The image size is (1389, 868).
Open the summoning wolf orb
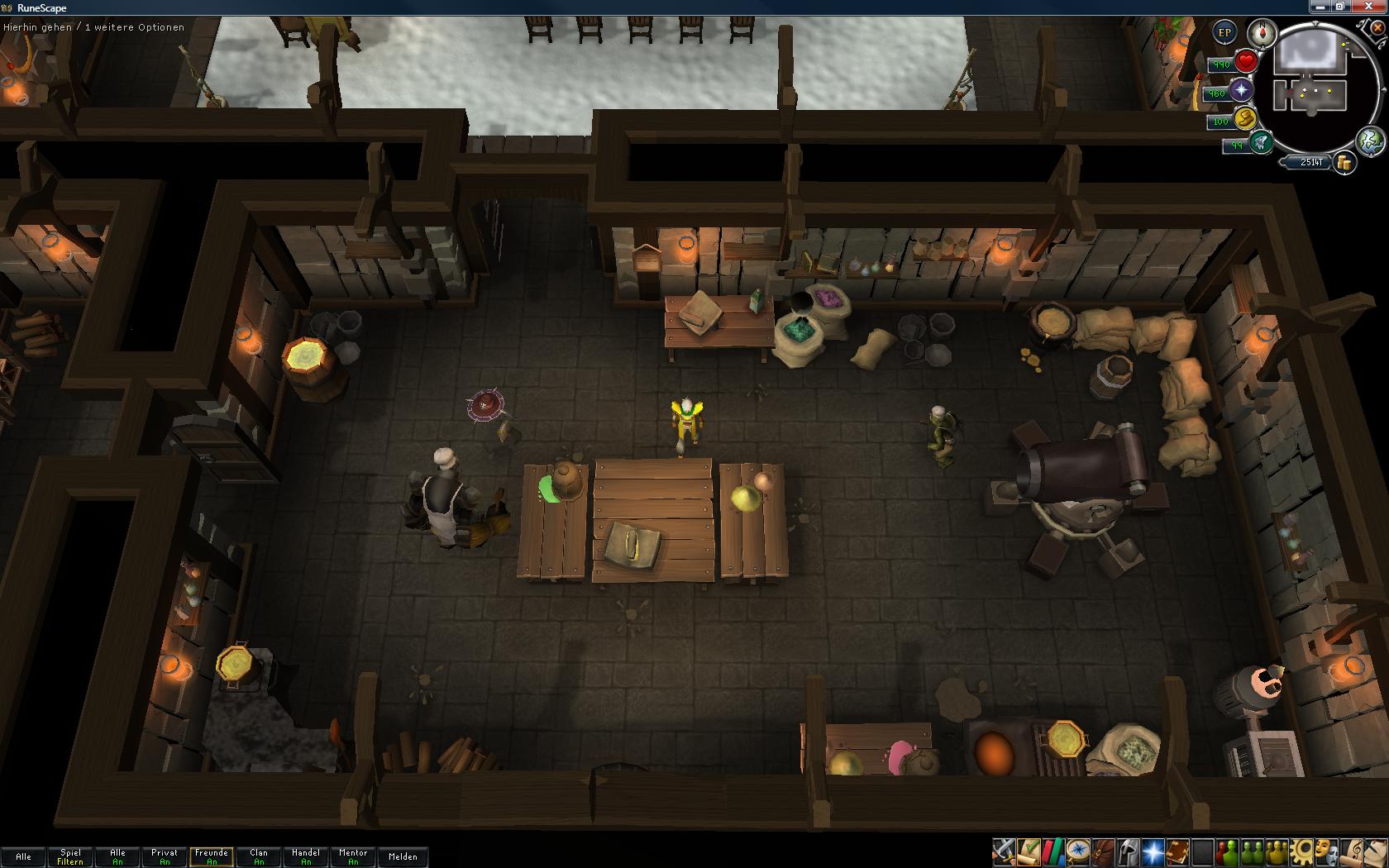(1260, 143)
